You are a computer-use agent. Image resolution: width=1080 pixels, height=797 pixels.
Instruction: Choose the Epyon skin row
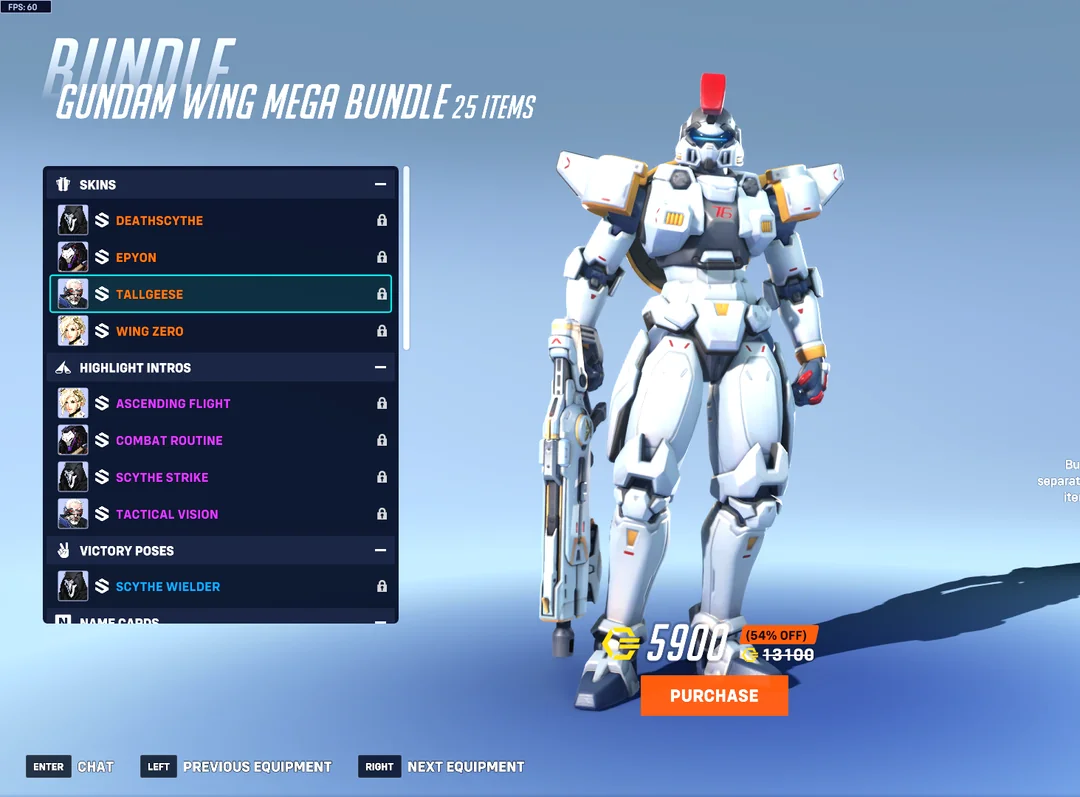click(220, 258)
